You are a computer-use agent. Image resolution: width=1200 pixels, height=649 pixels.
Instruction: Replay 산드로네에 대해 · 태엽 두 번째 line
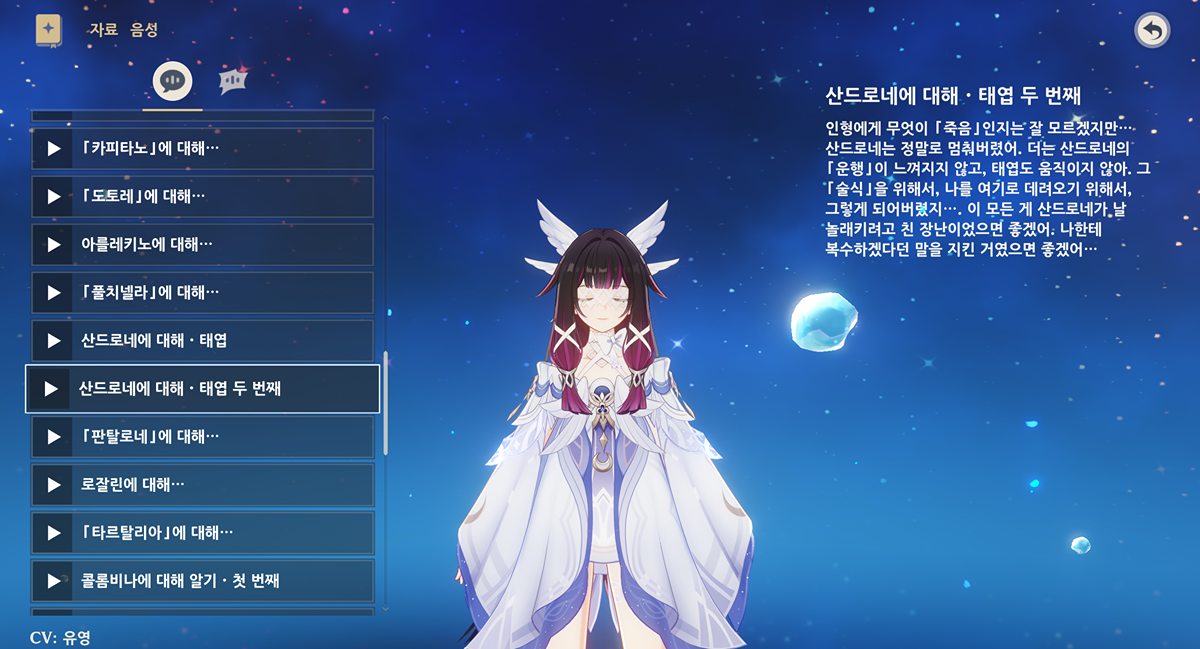[49, 389]
